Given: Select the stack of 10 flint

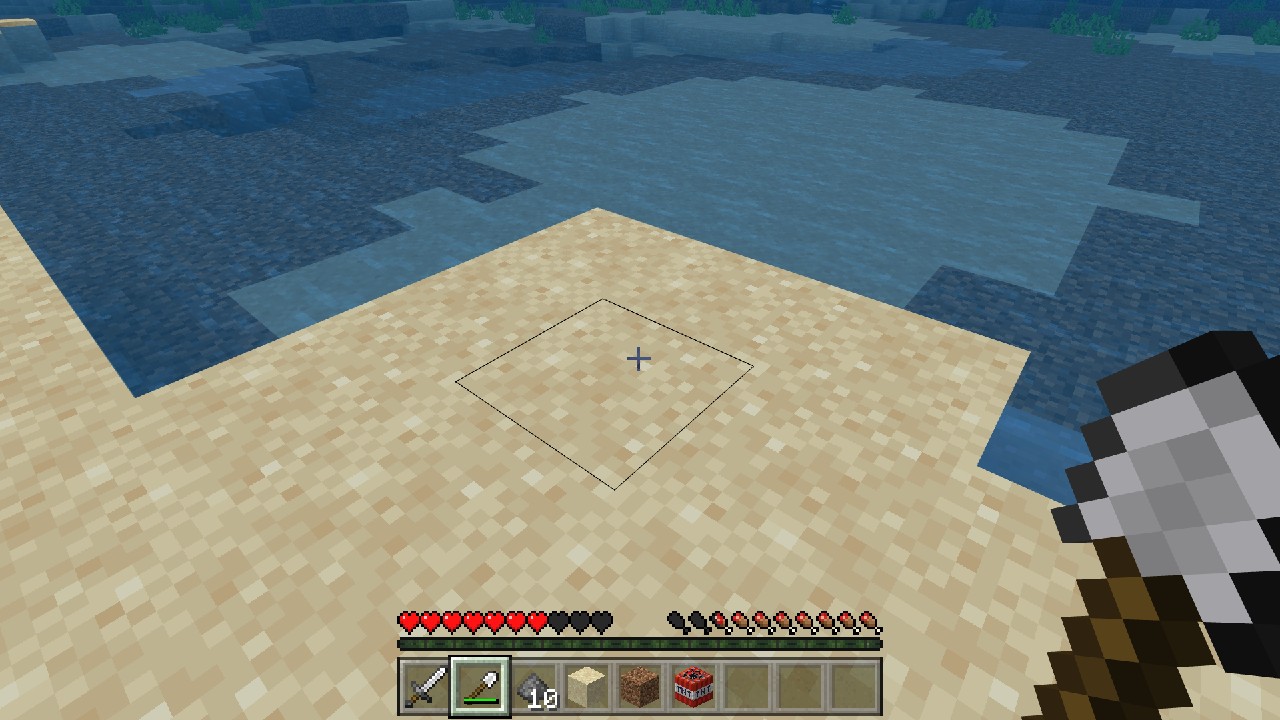Looking at the screenshot, I should (x=534, y=686).
